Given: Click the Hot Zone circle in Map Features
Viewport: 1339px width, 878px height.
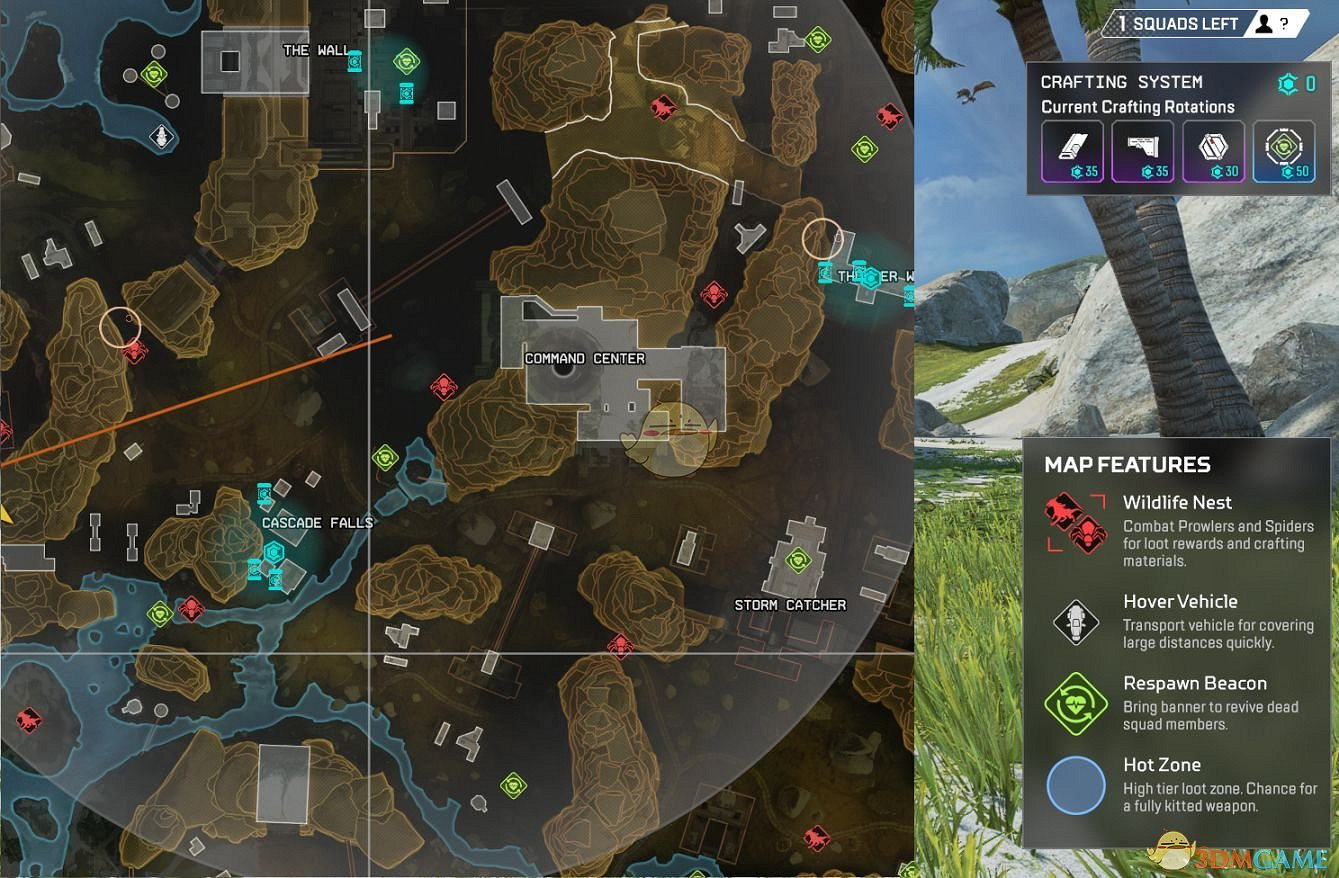Looking at the screenshot, I should click(x=1077, y=786).
